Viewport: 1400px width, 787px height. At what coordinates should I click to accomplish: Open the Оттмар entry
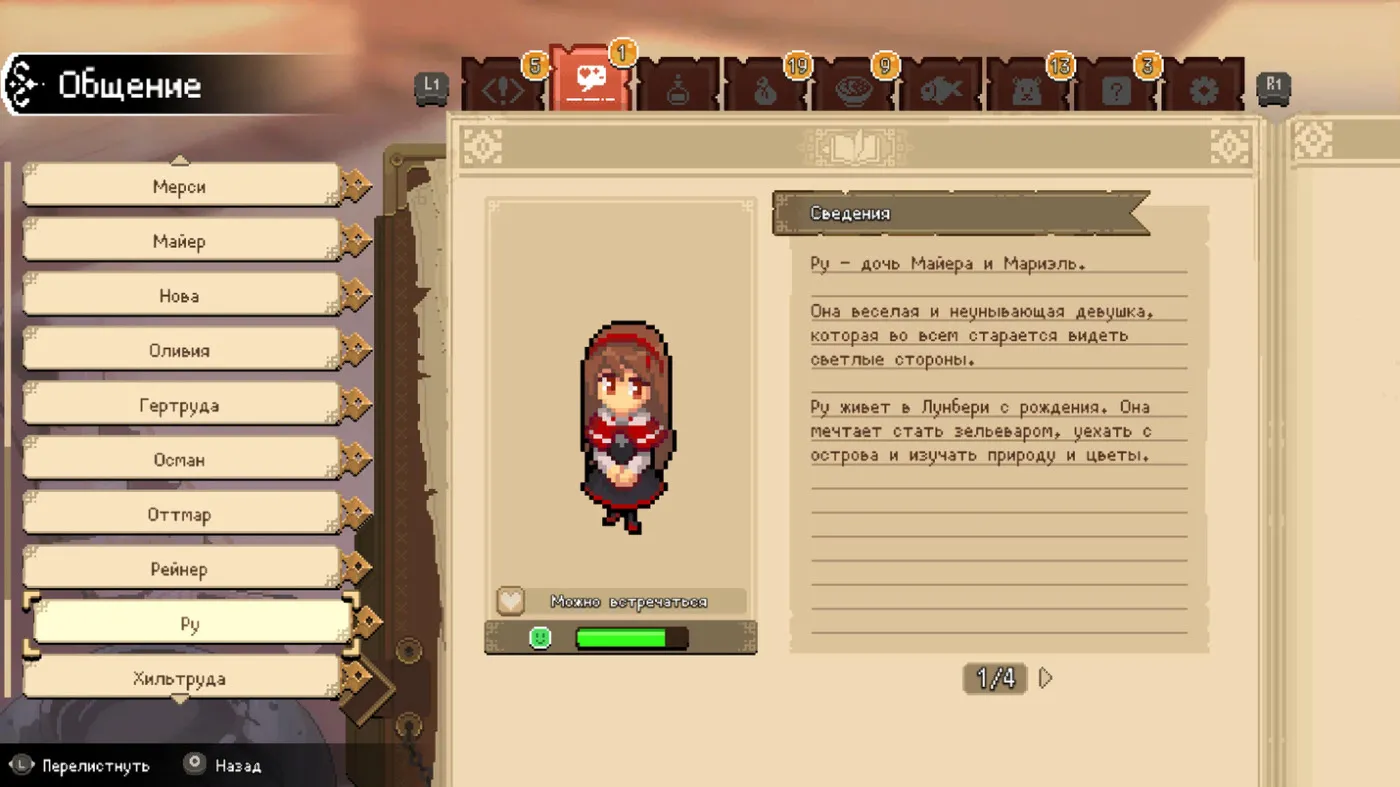click(180, 515)
